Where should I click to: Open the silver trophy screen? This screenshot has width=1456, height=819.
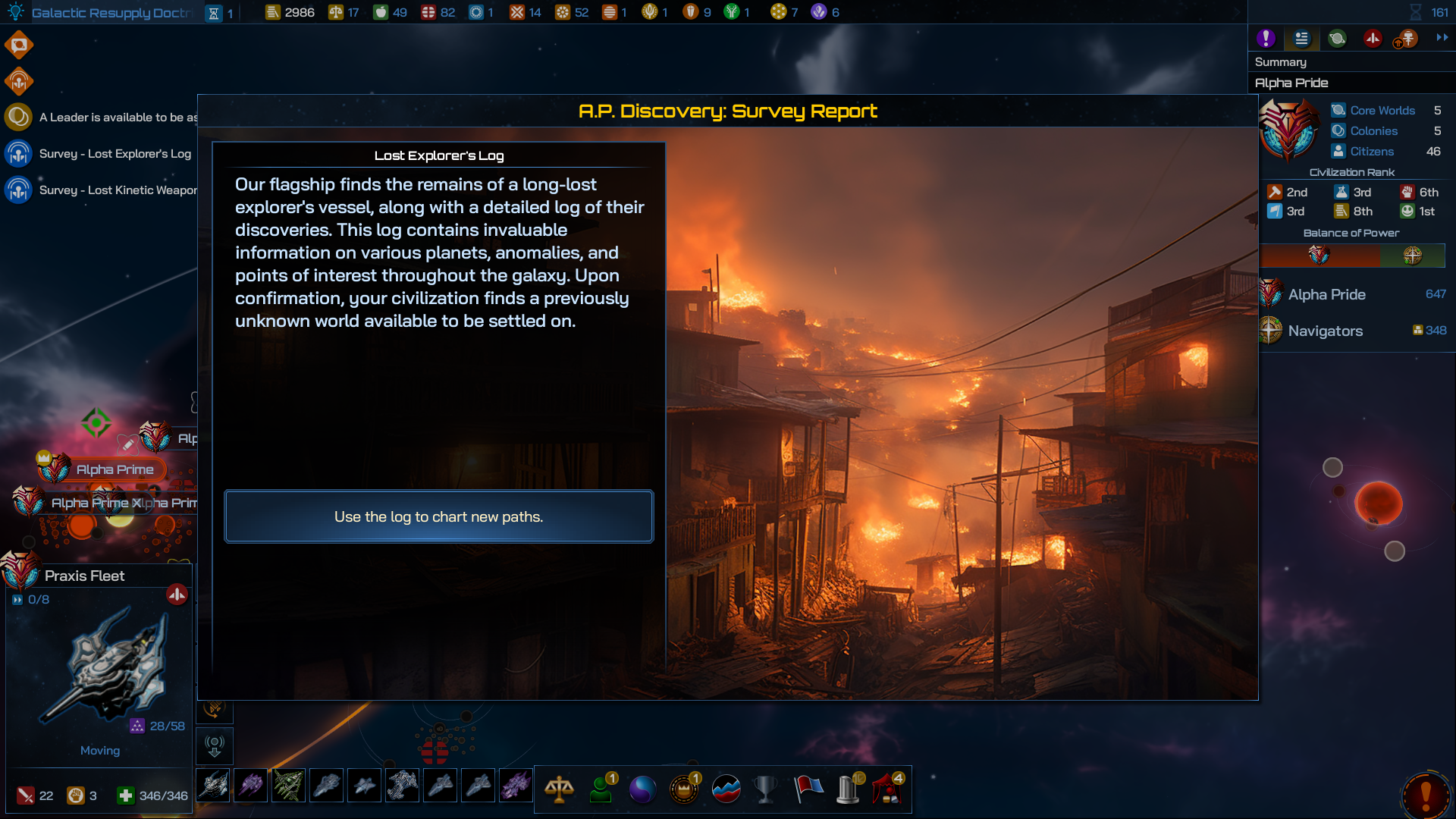(766, 789)
